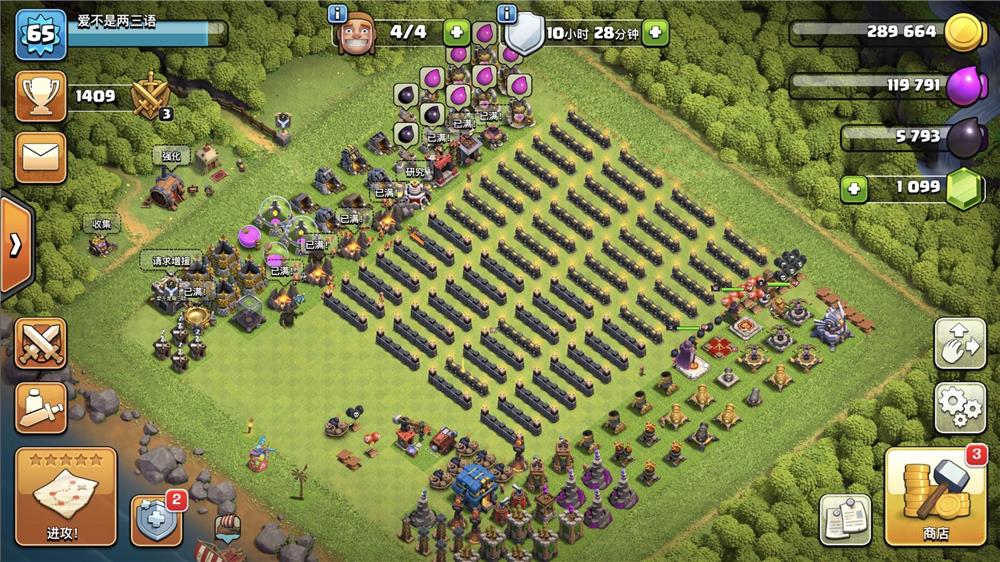
Task: Buy gems with the green plus button
Action: 853,188
